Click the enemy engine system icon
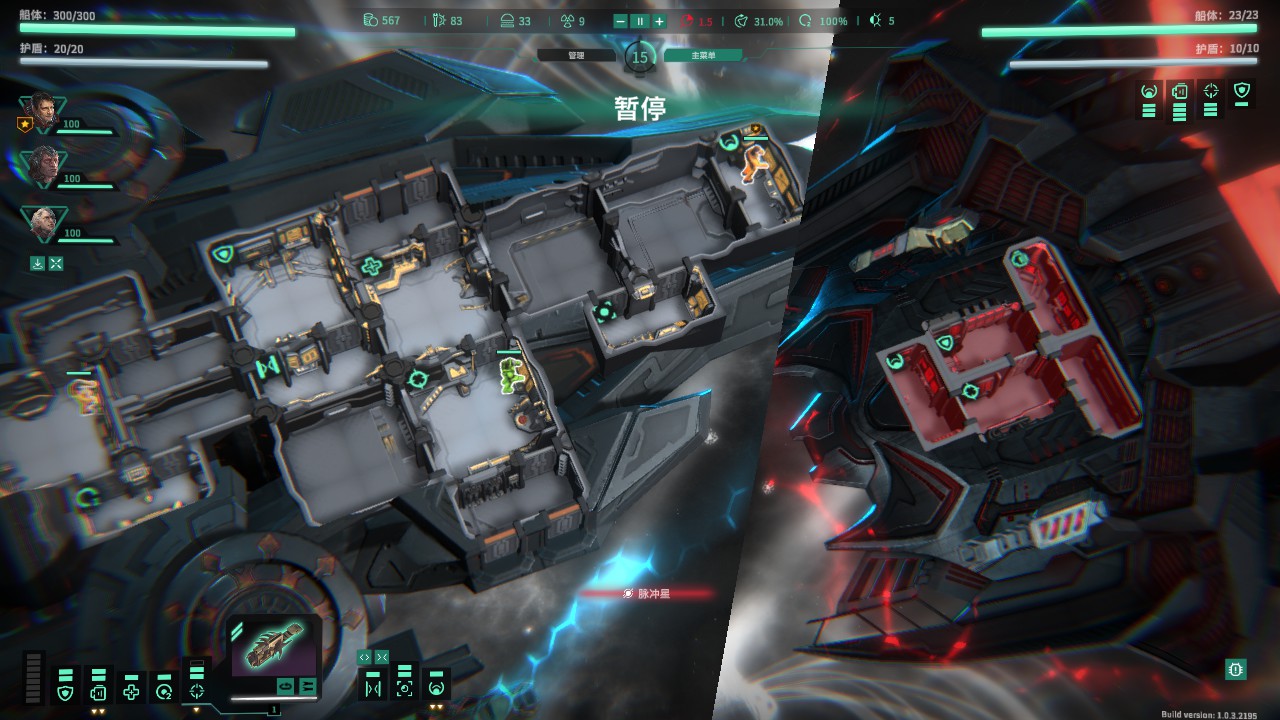The image size is (1280, 720). pos(1179,90)
